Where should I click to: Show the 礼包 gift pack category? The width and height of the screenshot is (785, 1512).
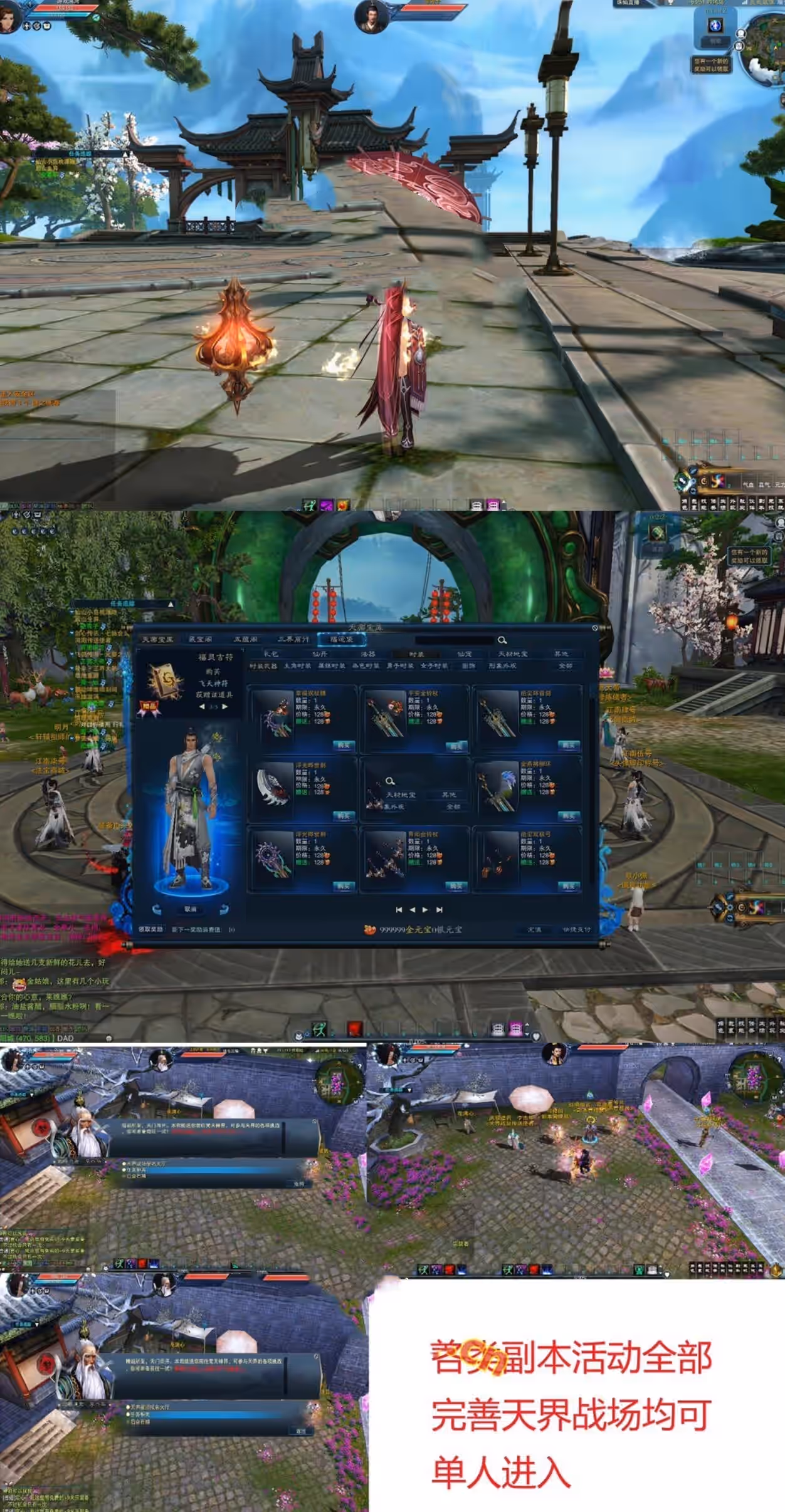(271, 654)
